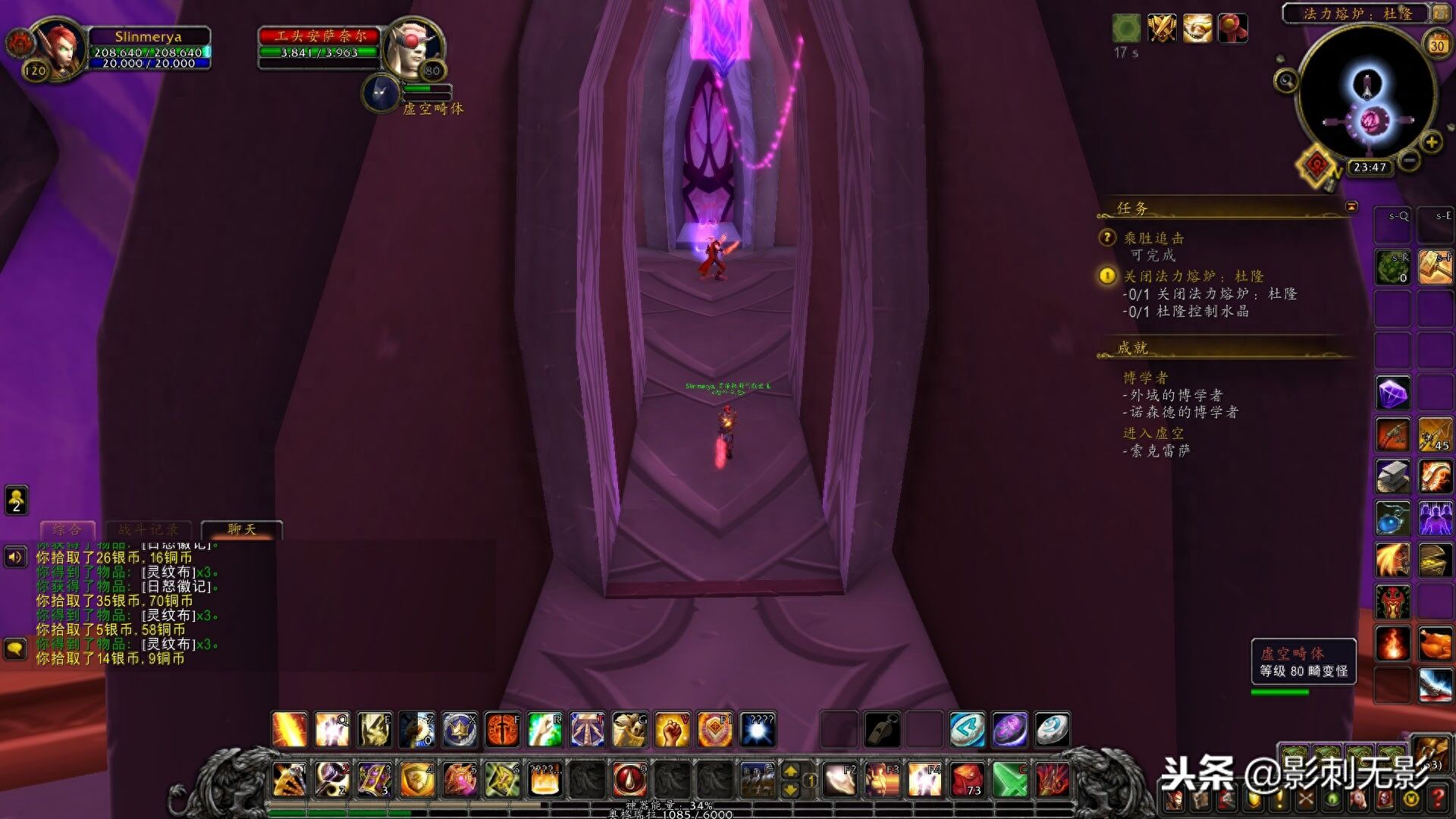The height and width of the screenshot is (819, 1456).
Task: Use the anvil icon on the side bar
Action: pos(1393,477)
